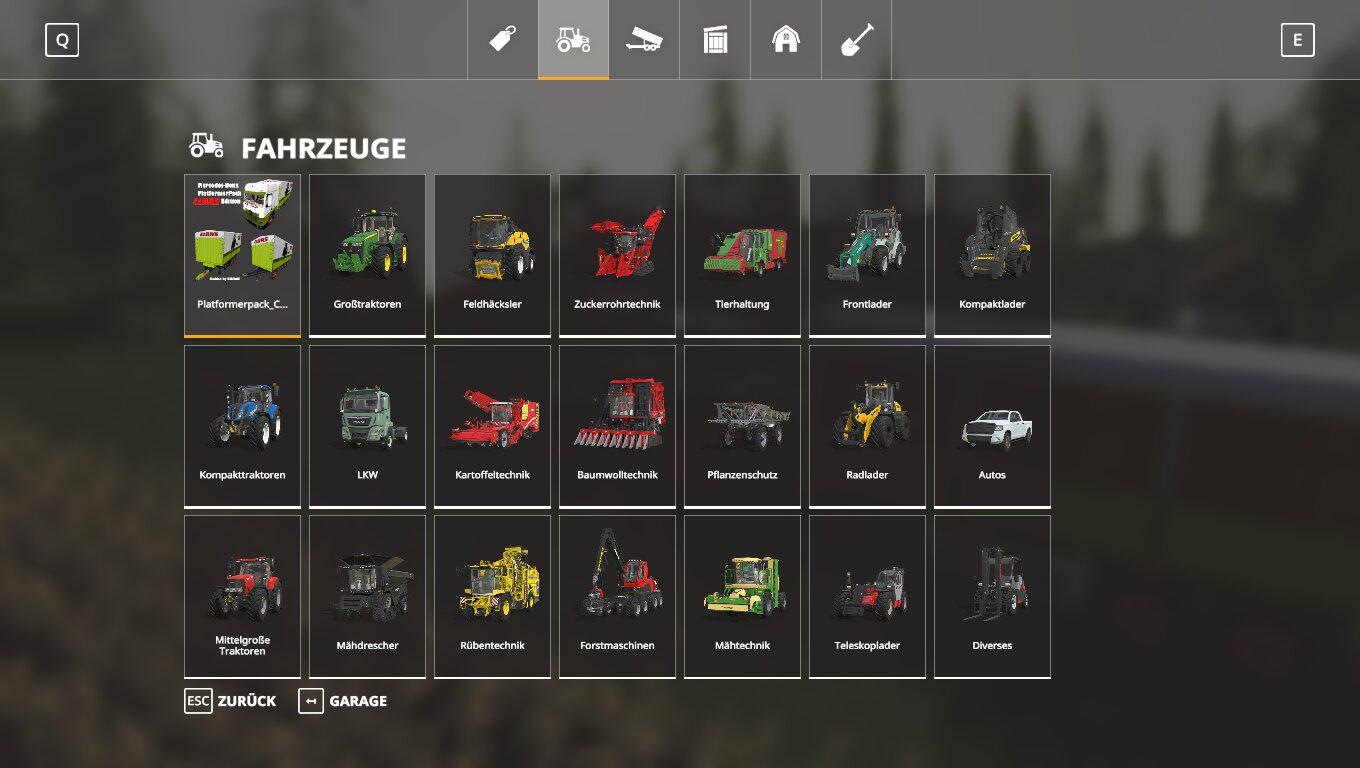The height and width of the screenshot is (768, 1360).
Task: Choose the Kompakttraktoren category tile
Action: point(242,426)
